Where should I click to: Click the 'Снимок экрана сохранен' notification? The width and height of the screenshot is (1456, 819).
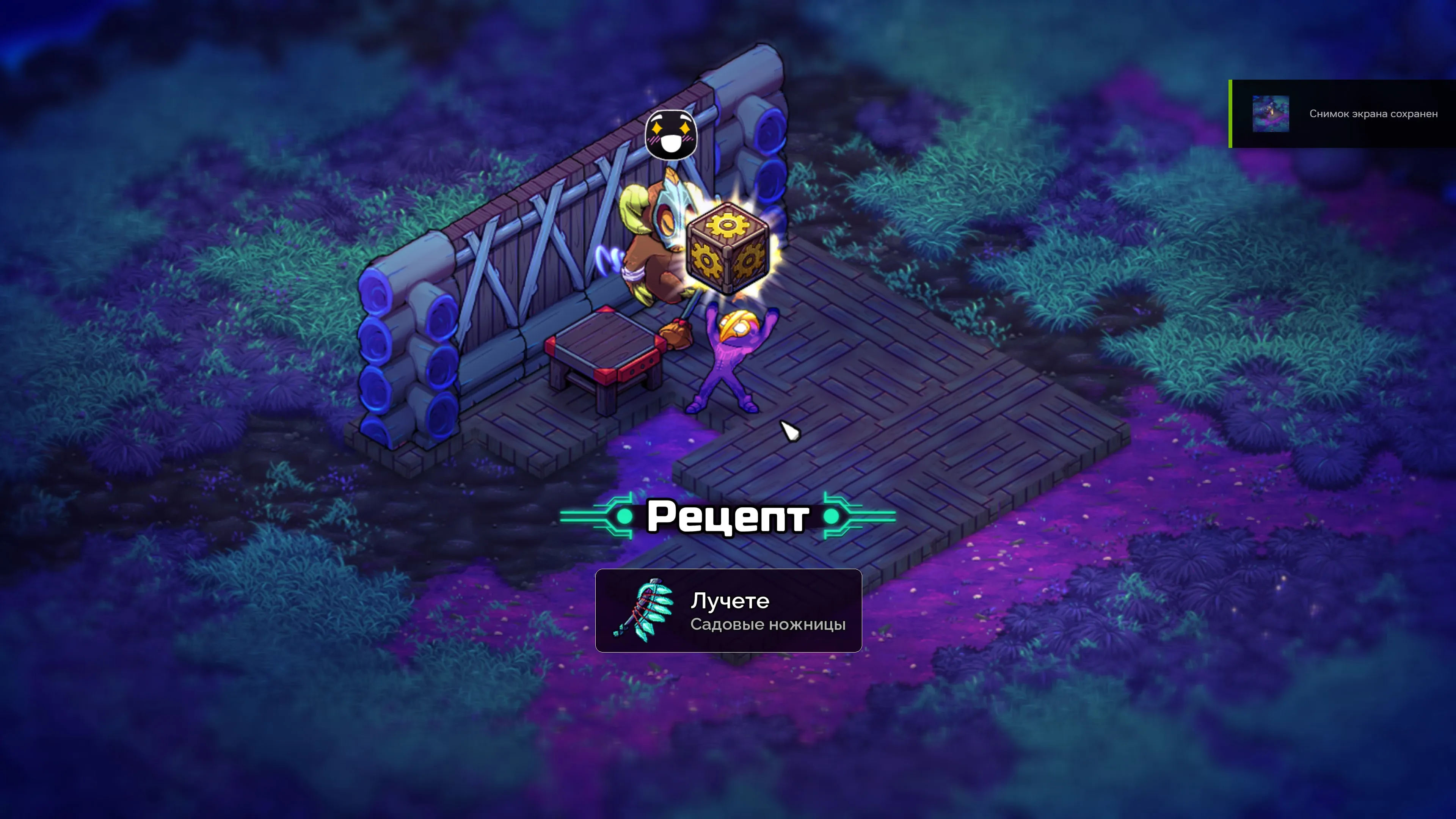1373,114
